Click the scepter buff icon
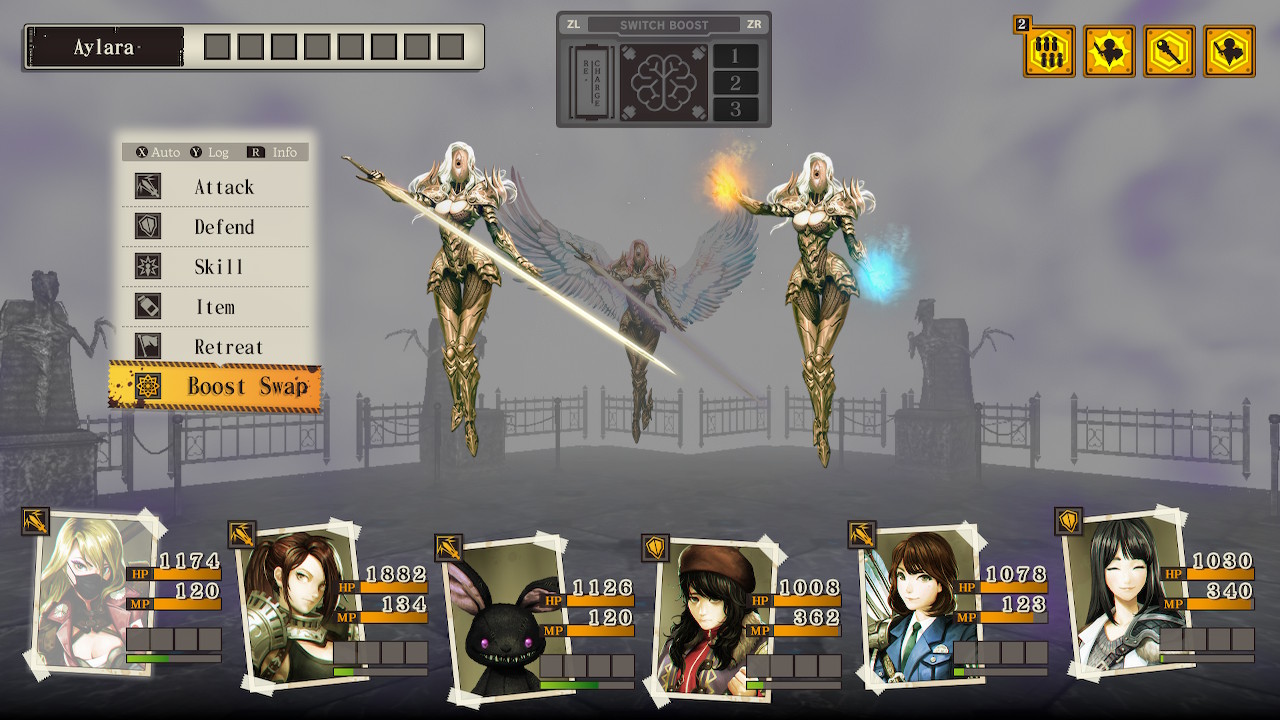1280x720 pixels. [1169, 52]
